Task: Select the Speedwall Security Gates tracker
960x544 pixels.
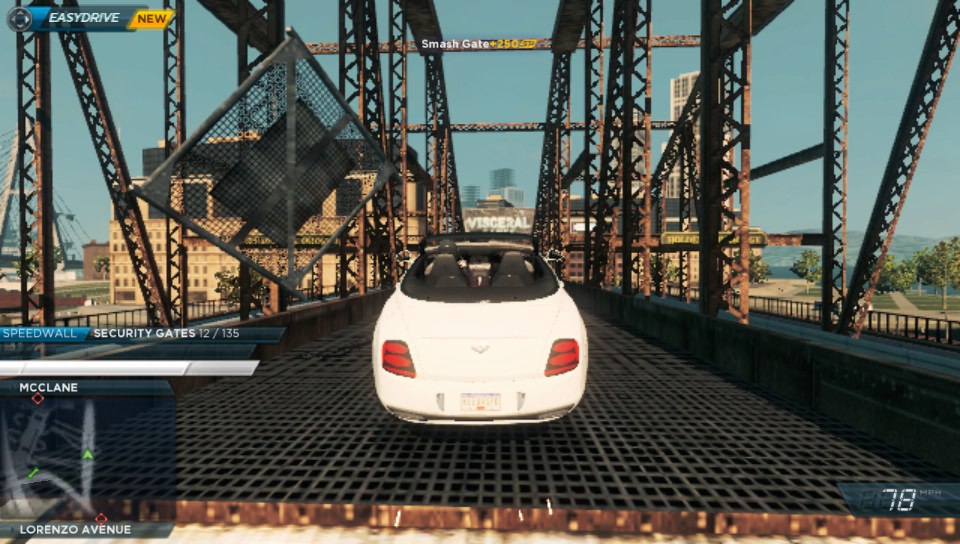Action: pyautogui.click(x=140, y=334)
